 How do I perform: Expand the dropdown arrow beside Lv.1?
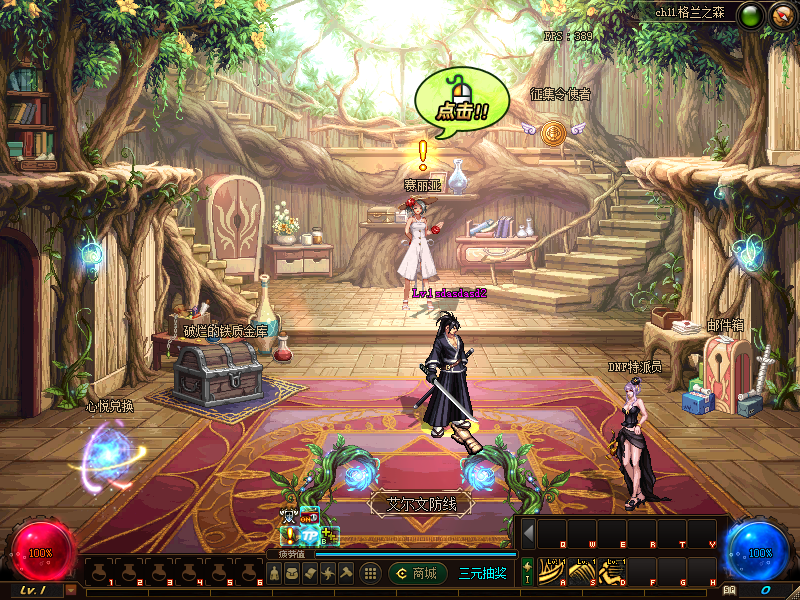point(71,590)
